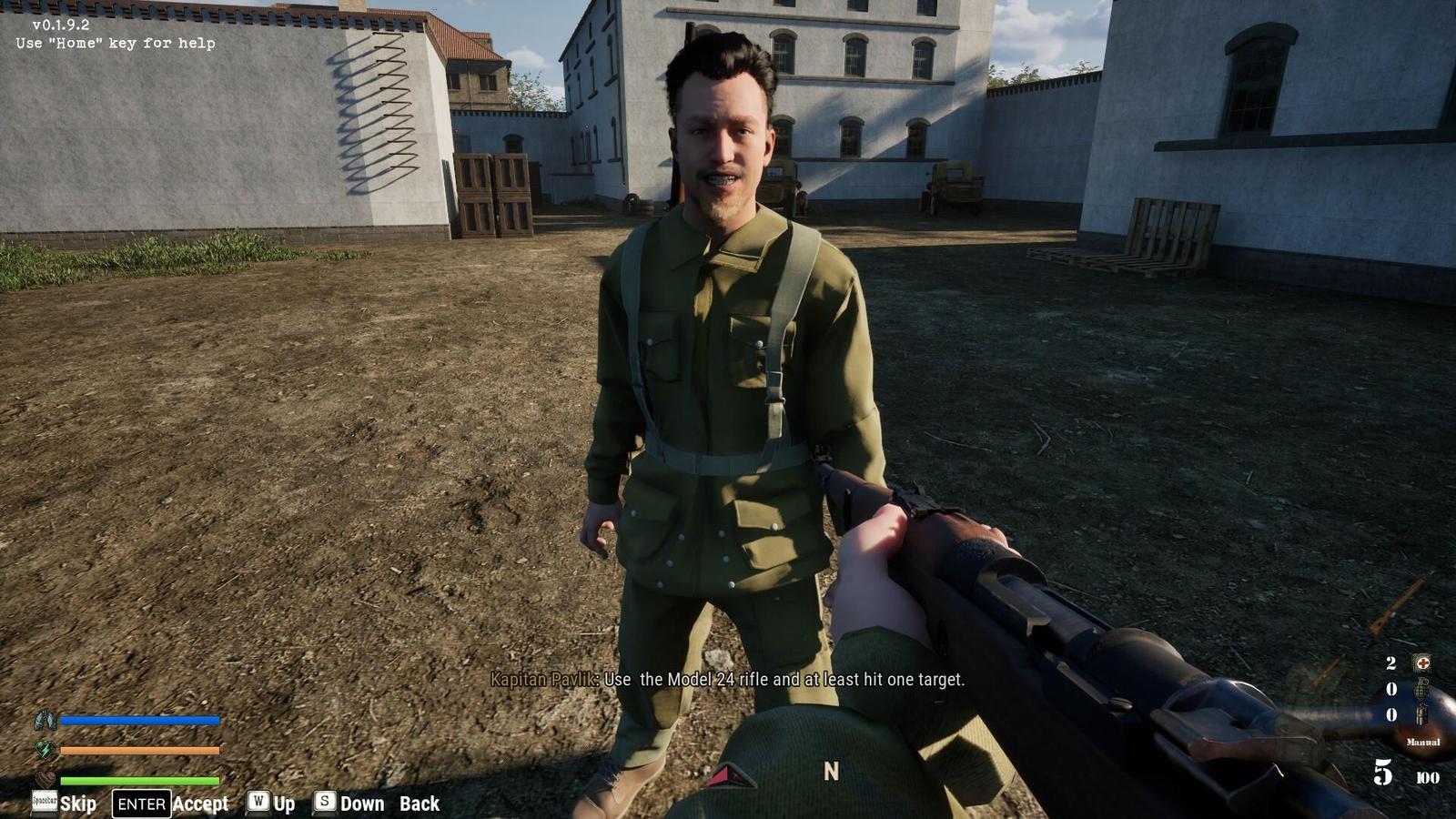This screenshot has height=819, width=1456.
Task: Click the W key icon beside Up
Action: pos(257,804)
